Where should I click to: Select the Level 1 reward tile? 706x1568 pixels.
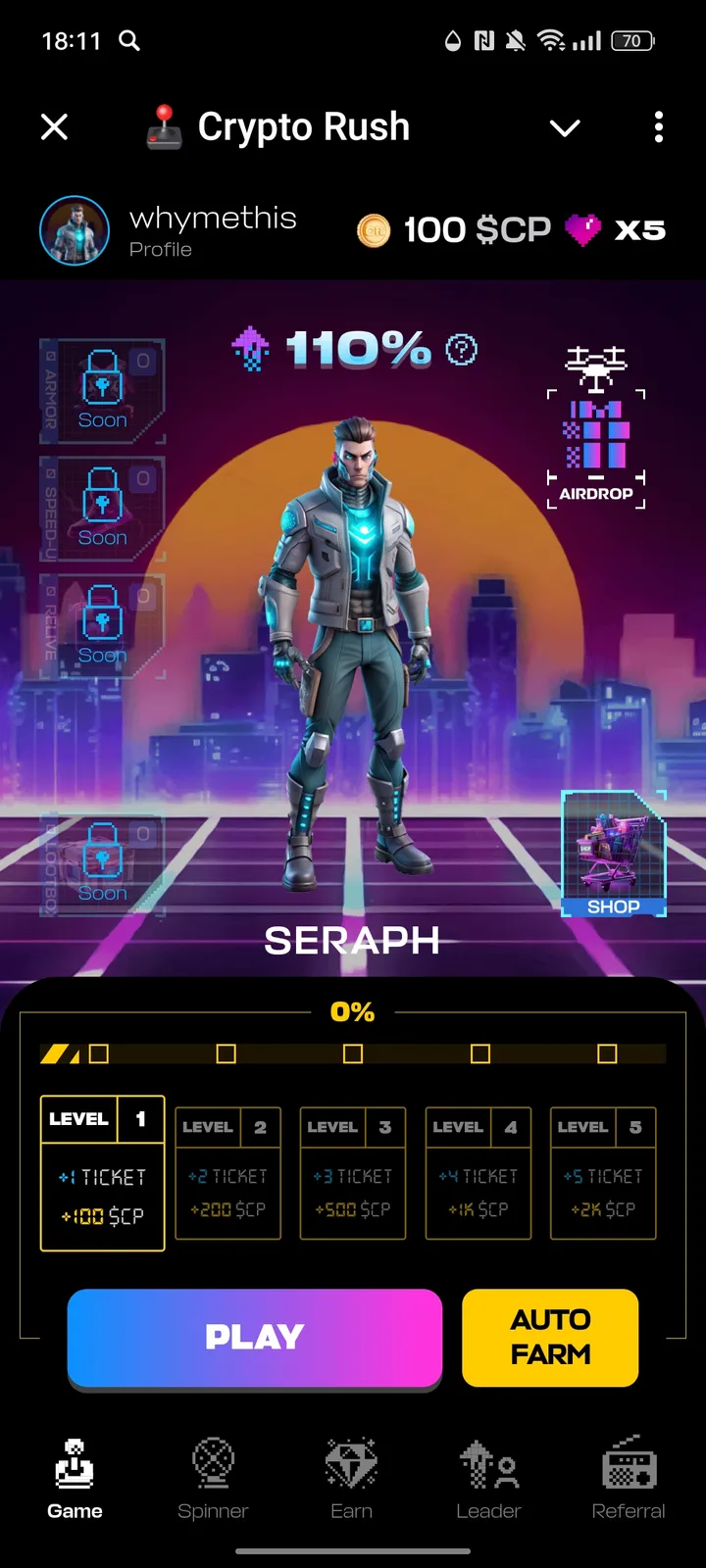(102, 1173)
